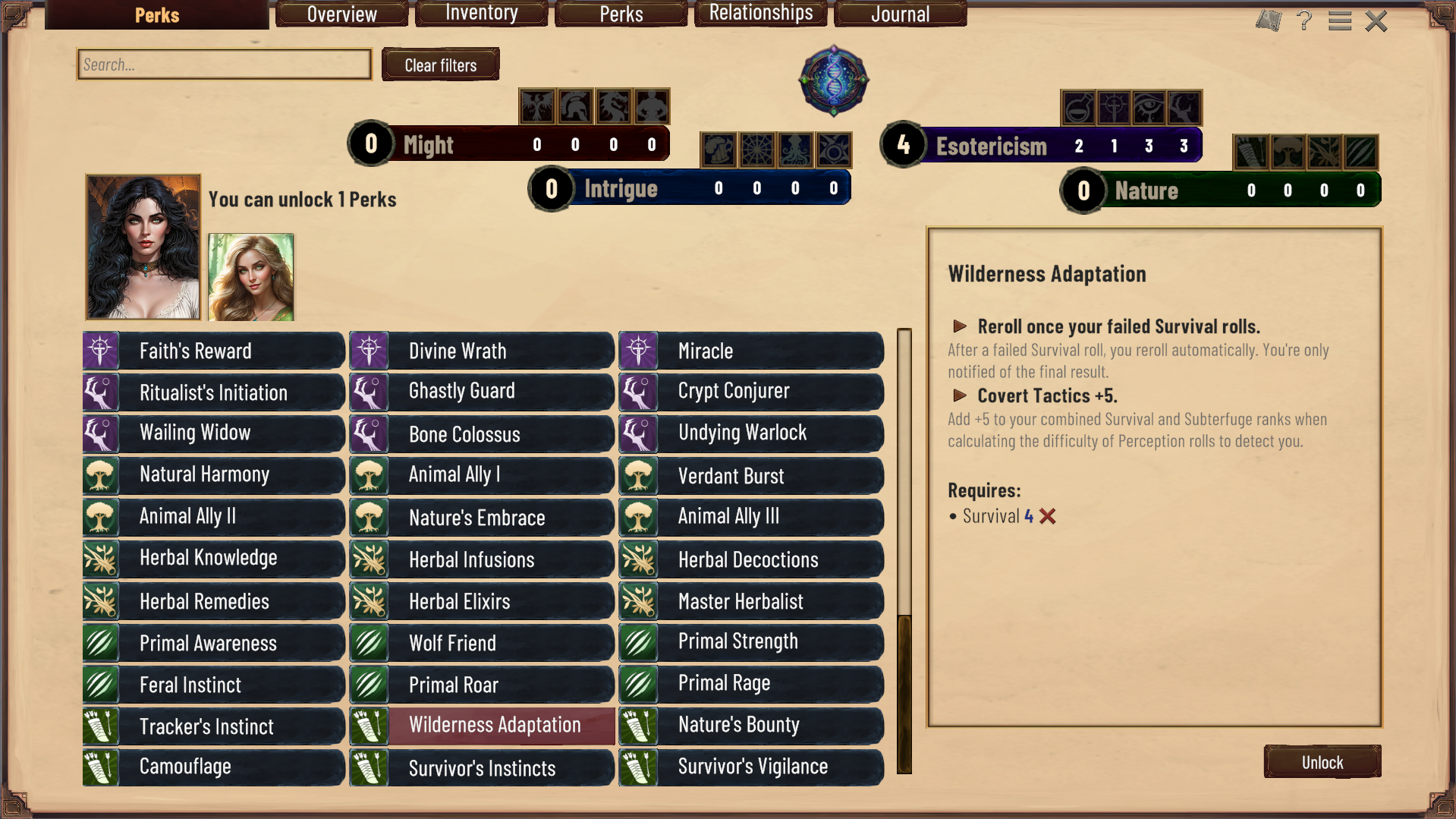Click the claw icon next to Primal Awareness

pos(101,643)
